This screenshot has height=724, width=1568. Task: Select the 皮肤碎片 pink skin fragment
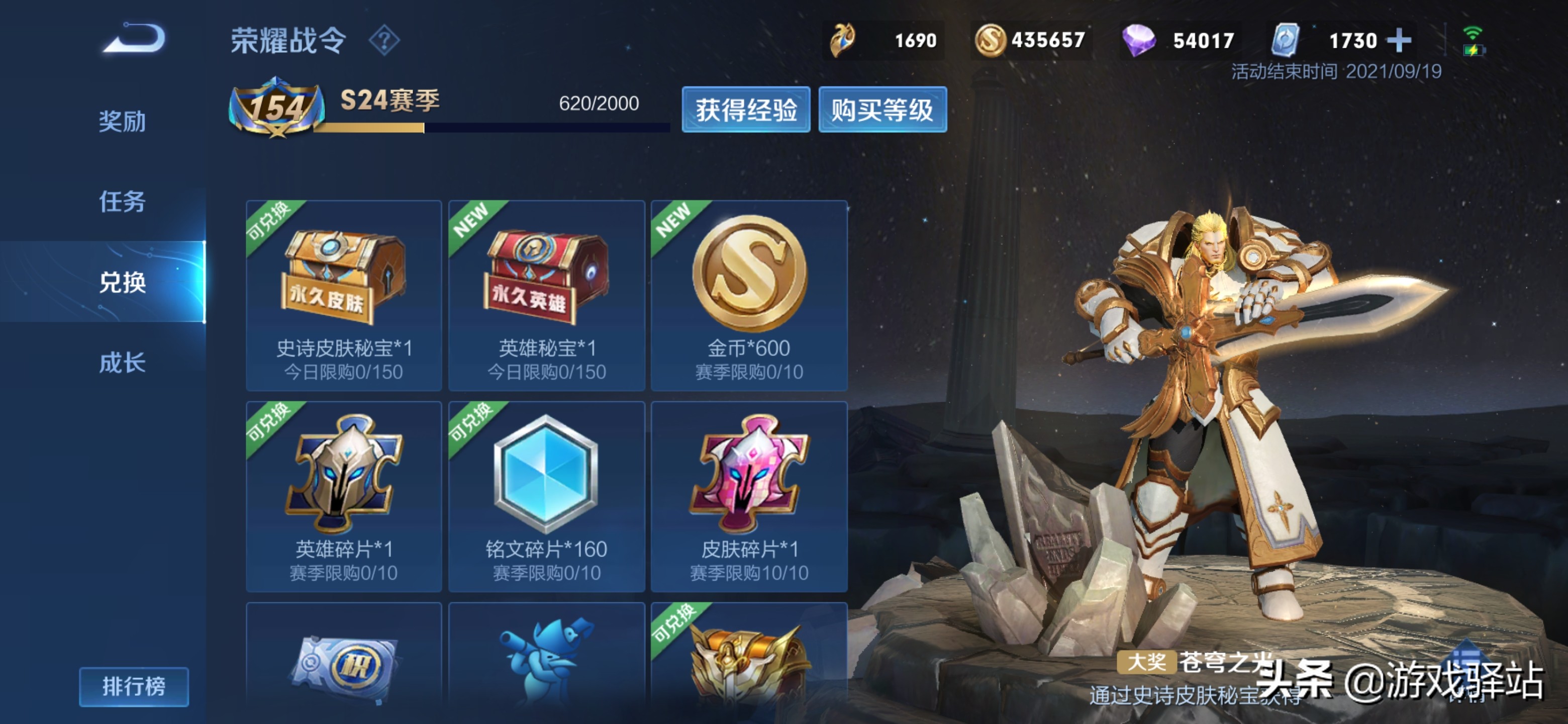tap(749, 496)
